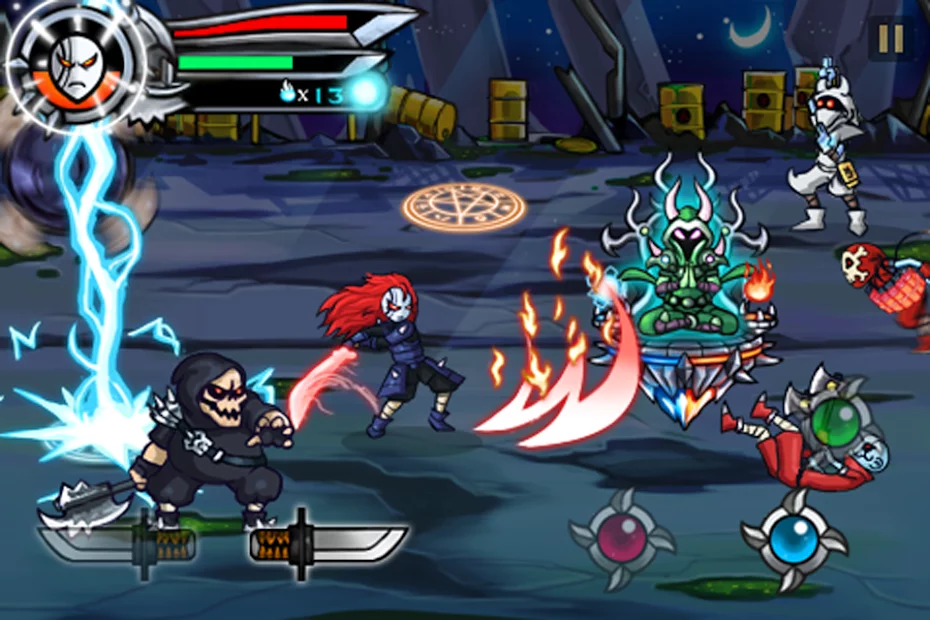930x620 pixels.
Task: Pause the game with the pause button
Action: point(889,40)
